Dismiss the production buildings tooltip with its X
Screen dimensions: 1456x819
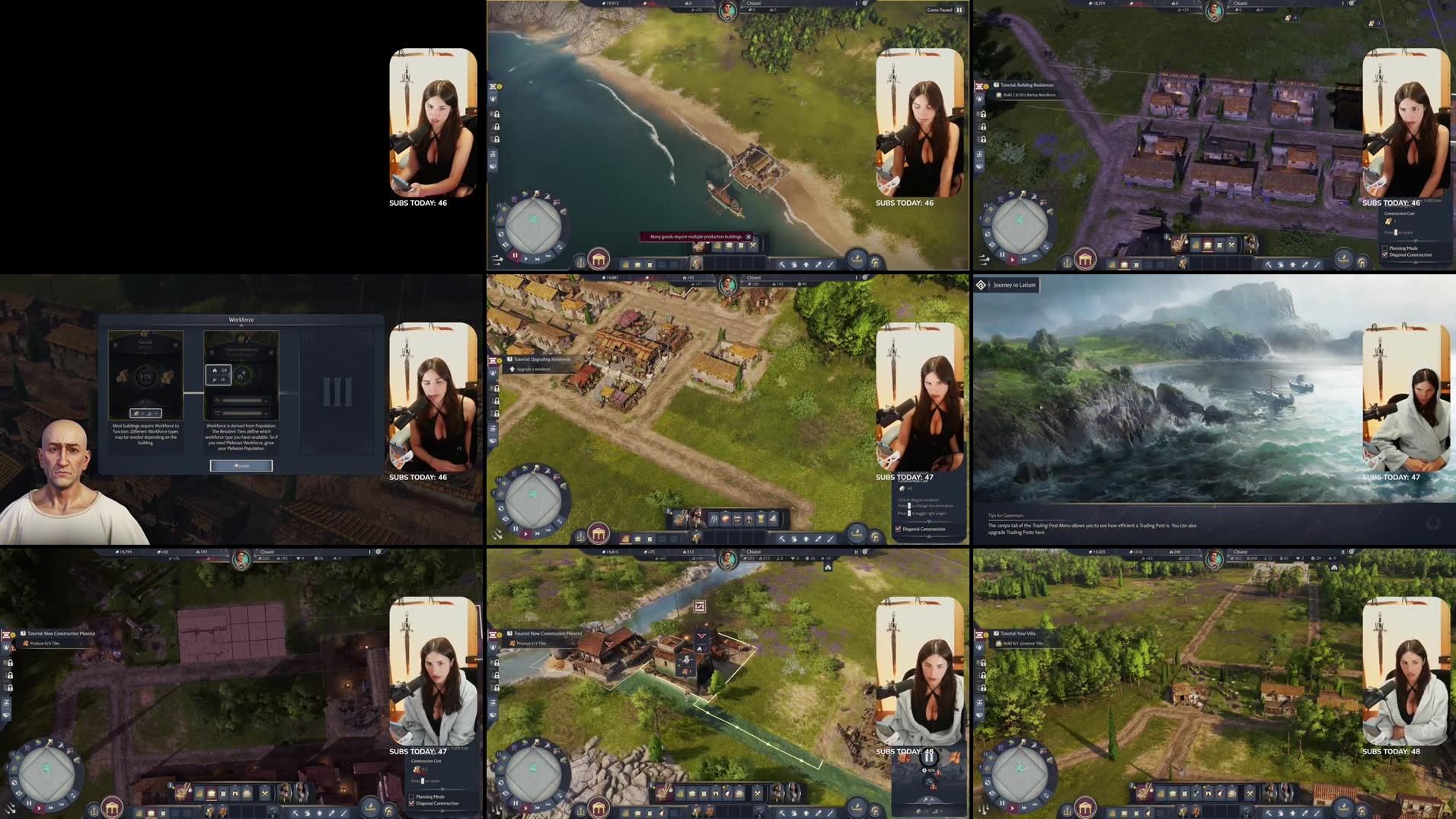(x=749, y=237)
